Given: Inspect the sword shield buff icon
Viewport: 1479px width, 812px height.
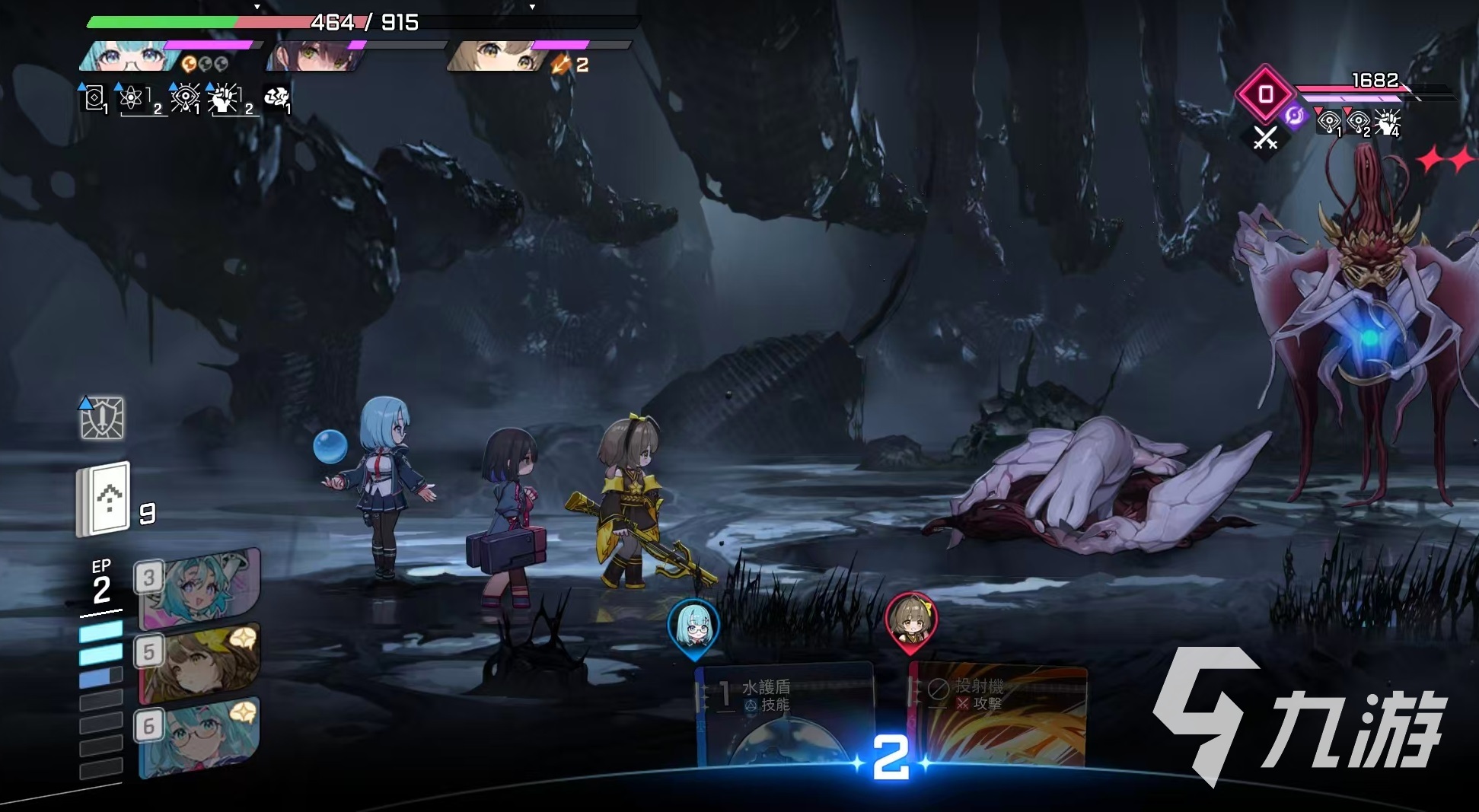Looking at the screenshot, I should [x=102, y=418].
